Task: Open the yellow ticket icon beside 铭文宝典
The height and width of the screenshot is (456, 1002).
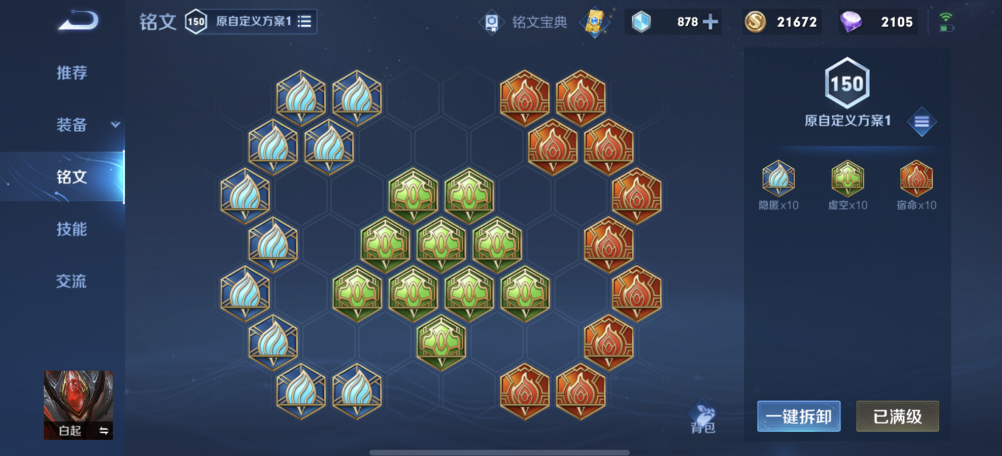Action: [596, 21]
